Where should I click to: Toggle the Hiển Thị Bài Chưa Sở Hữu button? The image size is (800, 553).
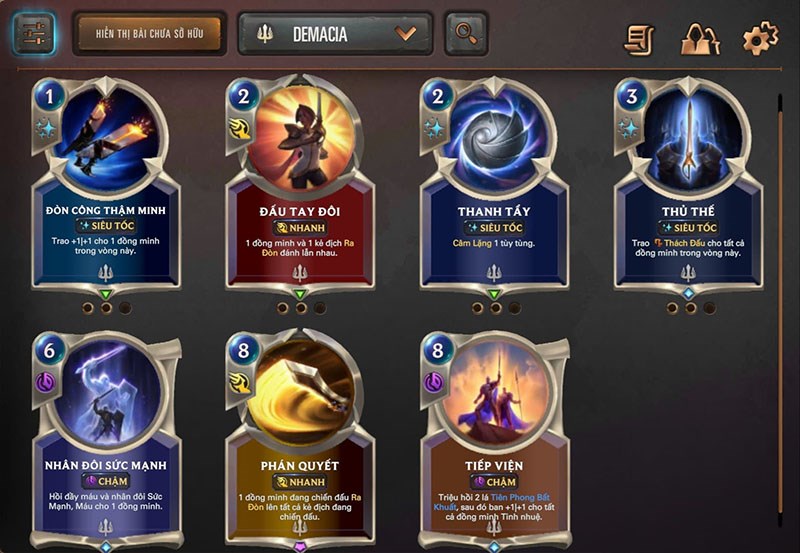(149, 34)
